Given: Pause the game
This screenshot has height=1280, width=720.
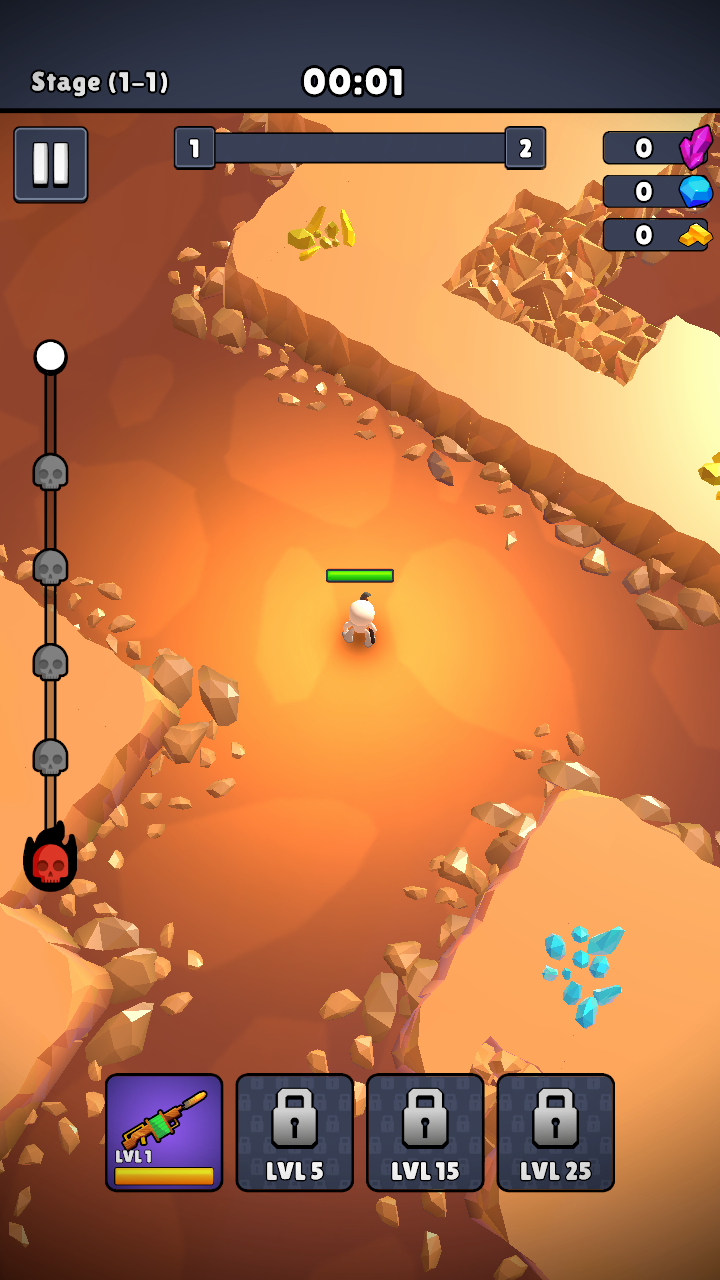Looking at the screenshot, I should (50, 165).
